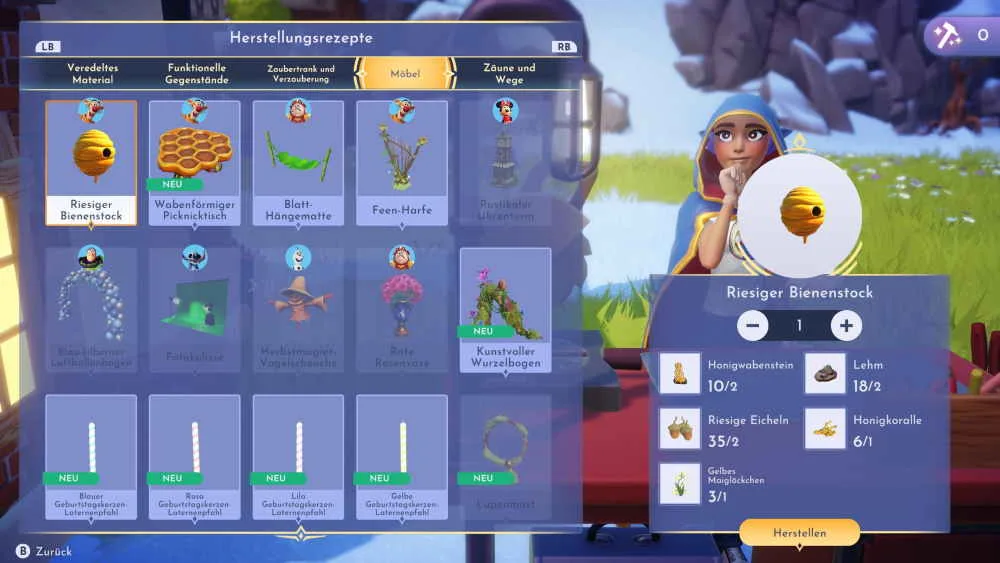Select the Rote Rosenvase recipe

pos(402,309)
